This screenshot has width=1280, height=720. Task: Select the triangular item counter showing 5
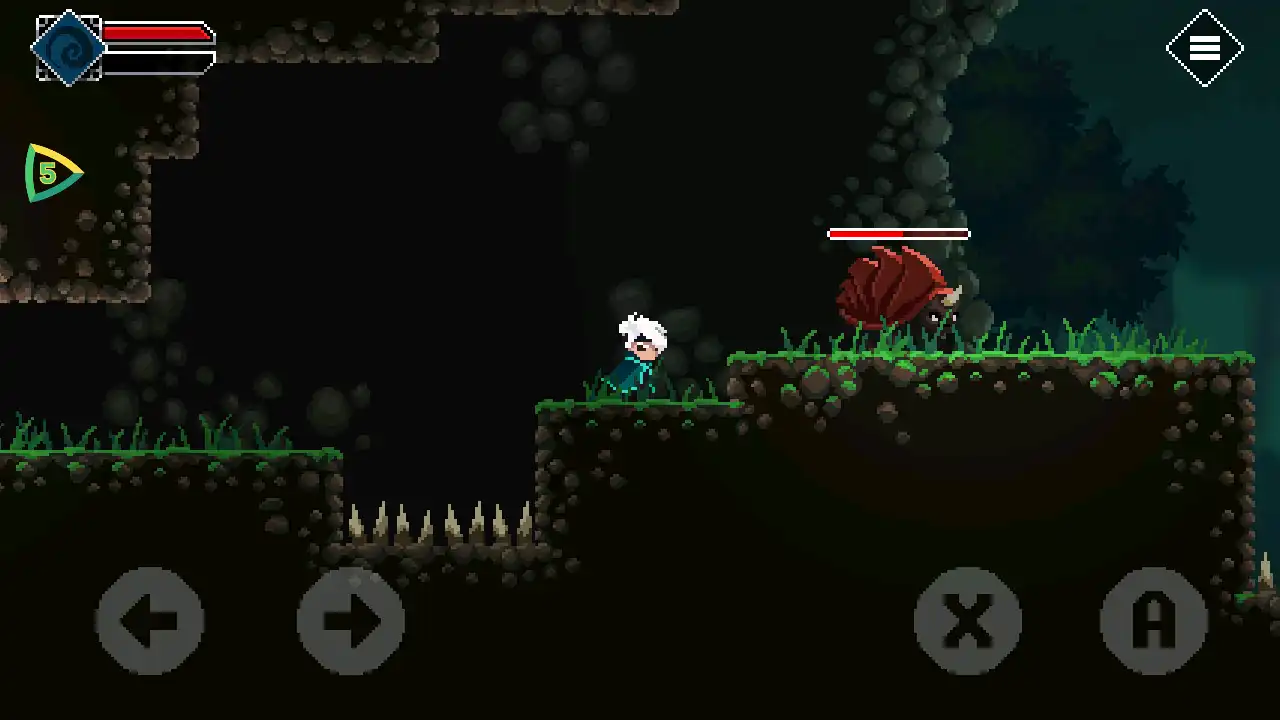50,173
